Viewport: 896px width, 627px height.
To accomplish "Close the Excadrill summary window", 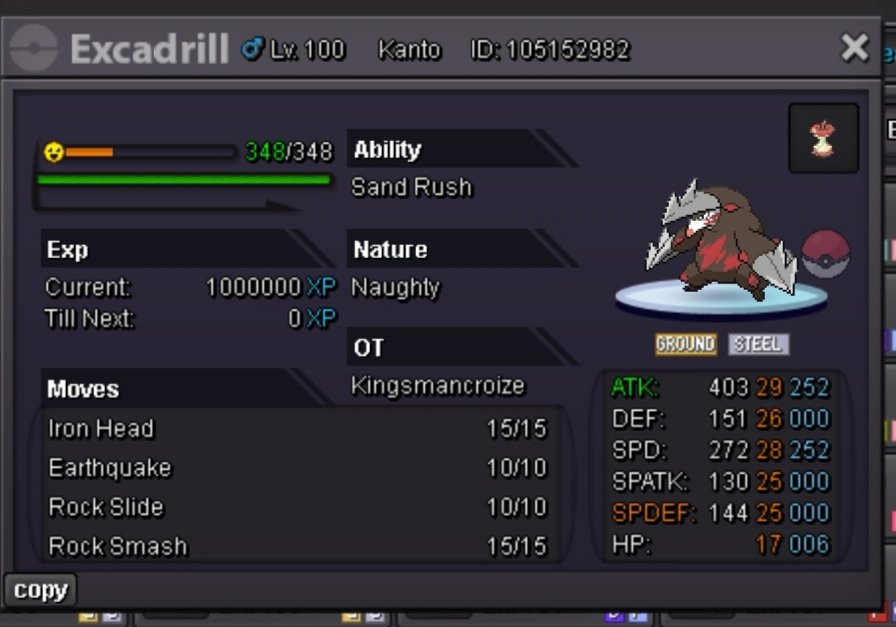I will (x=854, y=47).
